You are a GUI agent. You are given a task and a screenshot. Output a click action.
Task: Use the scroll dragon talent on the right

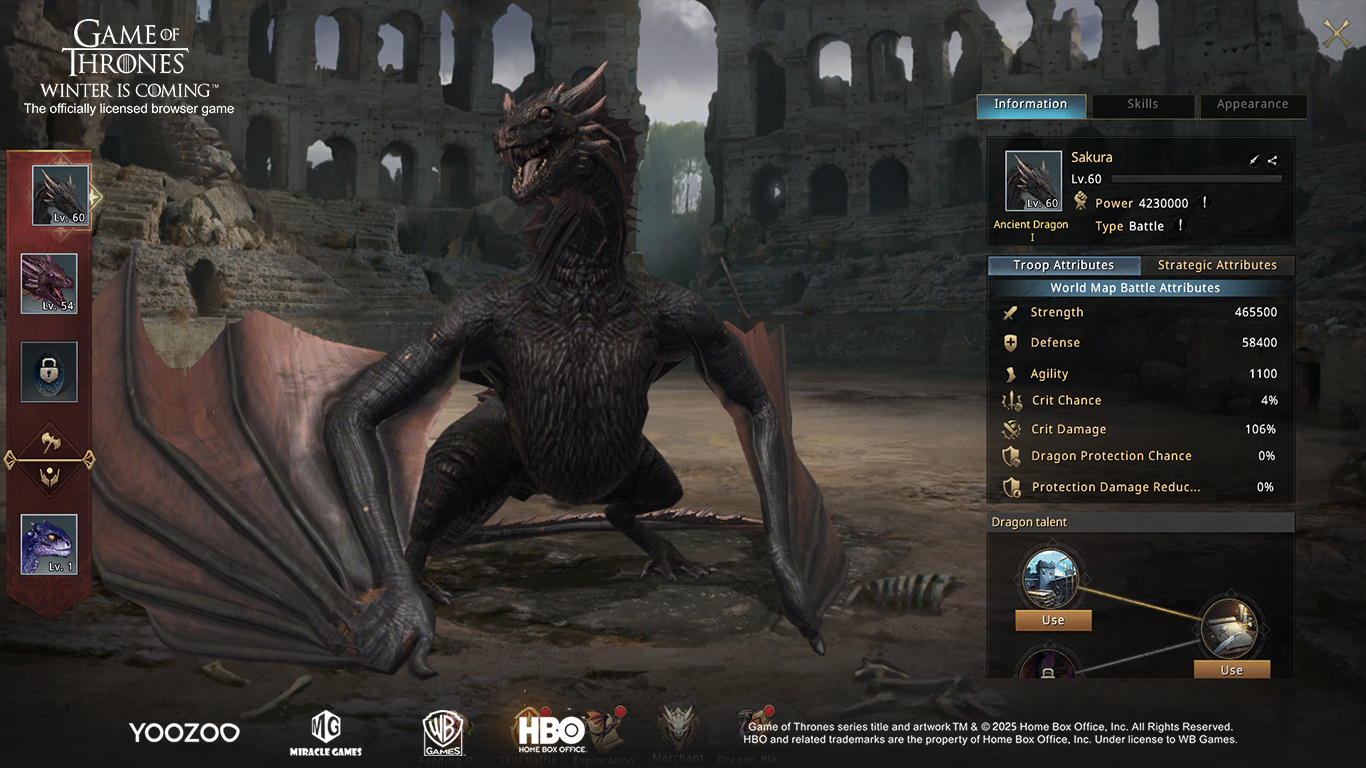point(1231,670)
